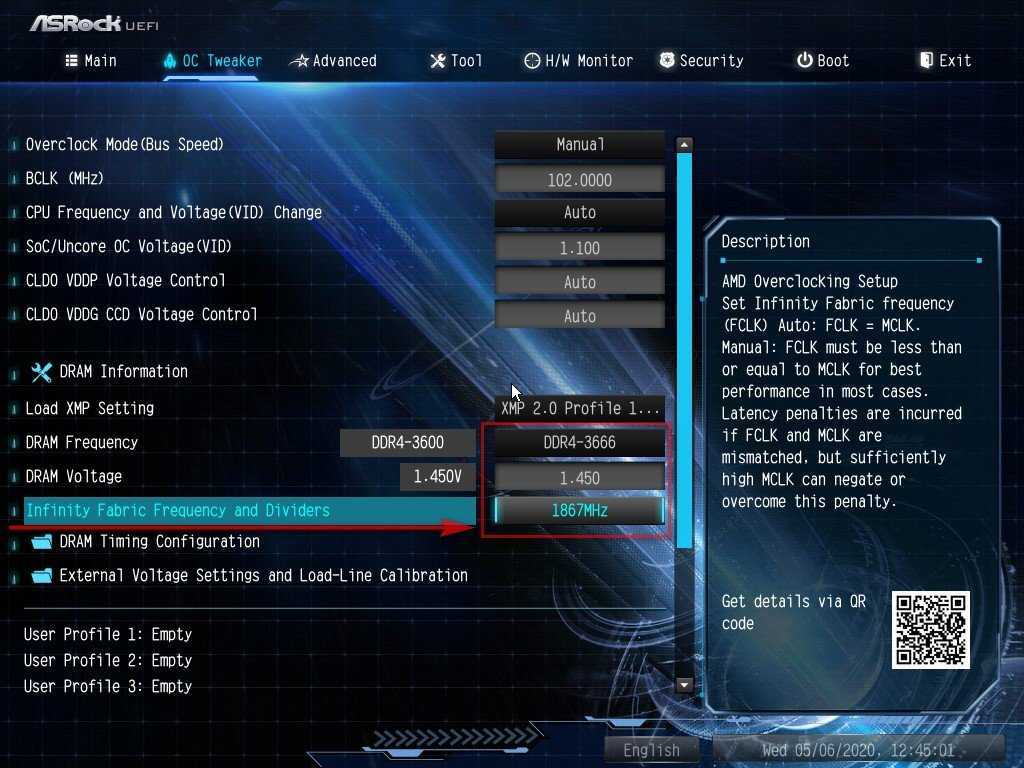Edit the BCLK 102.0000 value field
Screen dimensions: 1024x768
pos(580,180)
